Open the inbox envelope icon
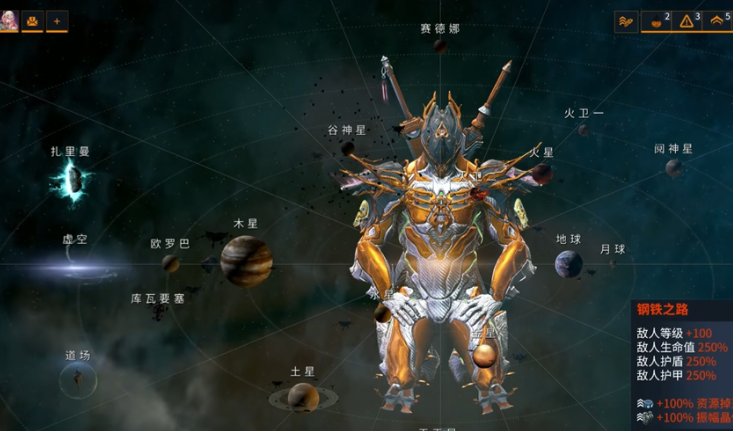The width and height of the screenshot is (733, 431). pos(33,20)
